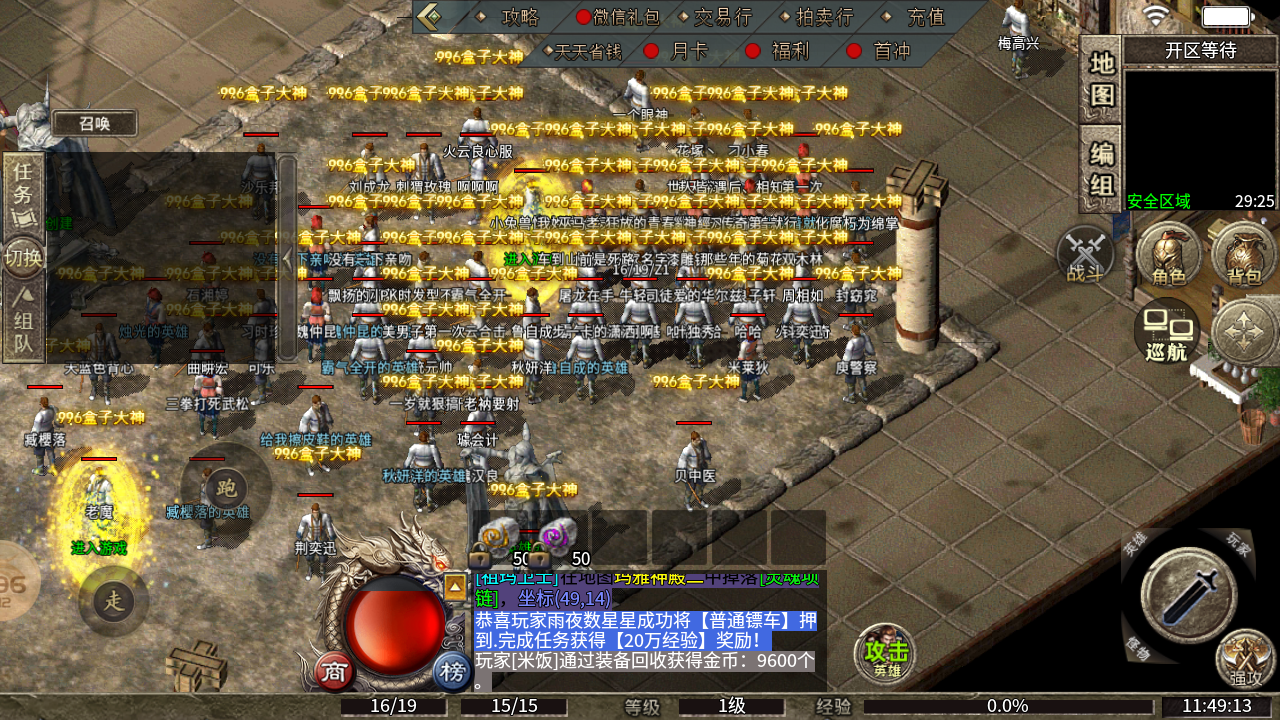Viewport: 1280px width, 720px height.
Task: Toggle the 战斗 combat mode icon
Action: (1086, 255)
